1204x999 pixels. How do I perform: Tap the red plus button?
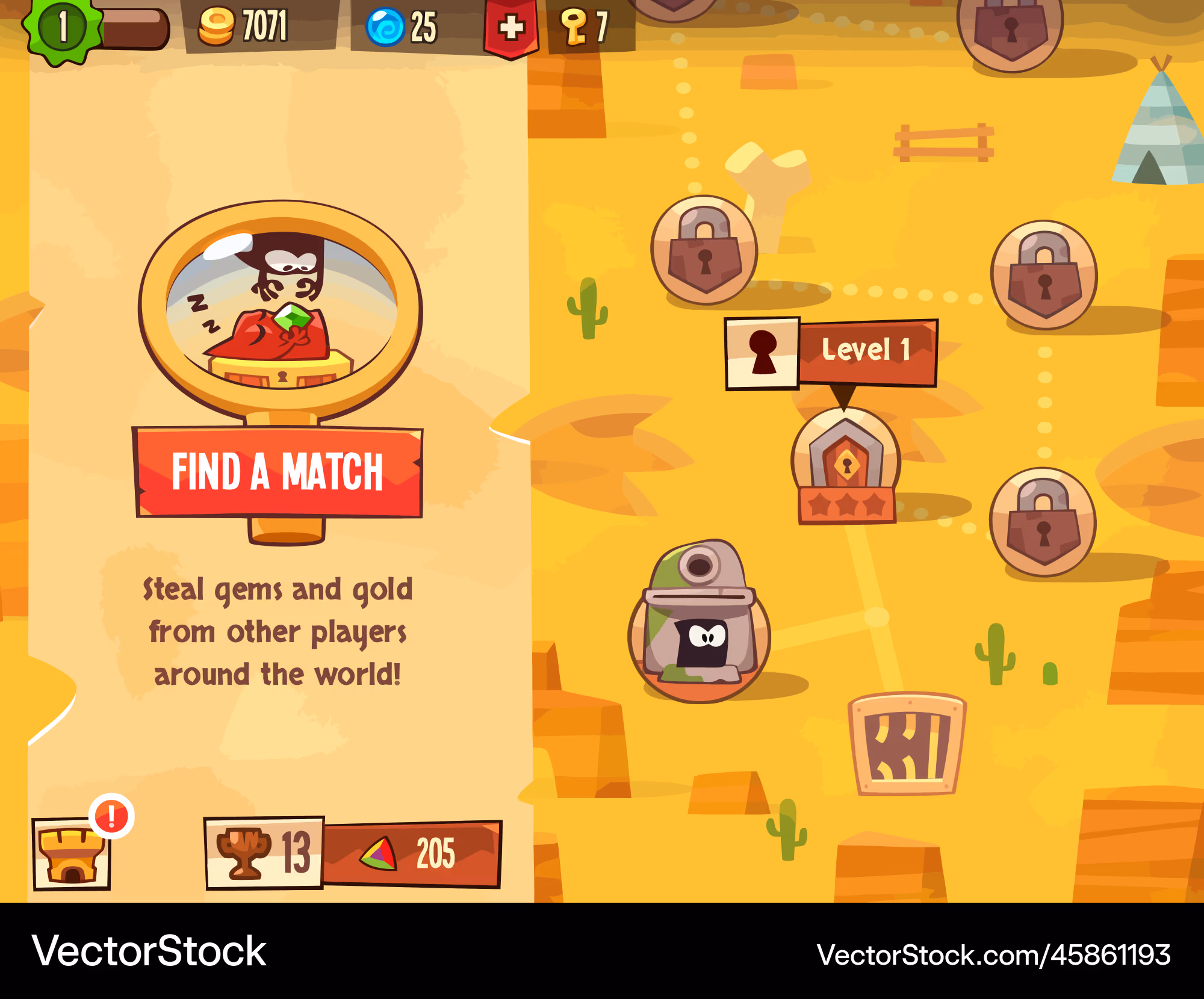click(x=511, y=28)
